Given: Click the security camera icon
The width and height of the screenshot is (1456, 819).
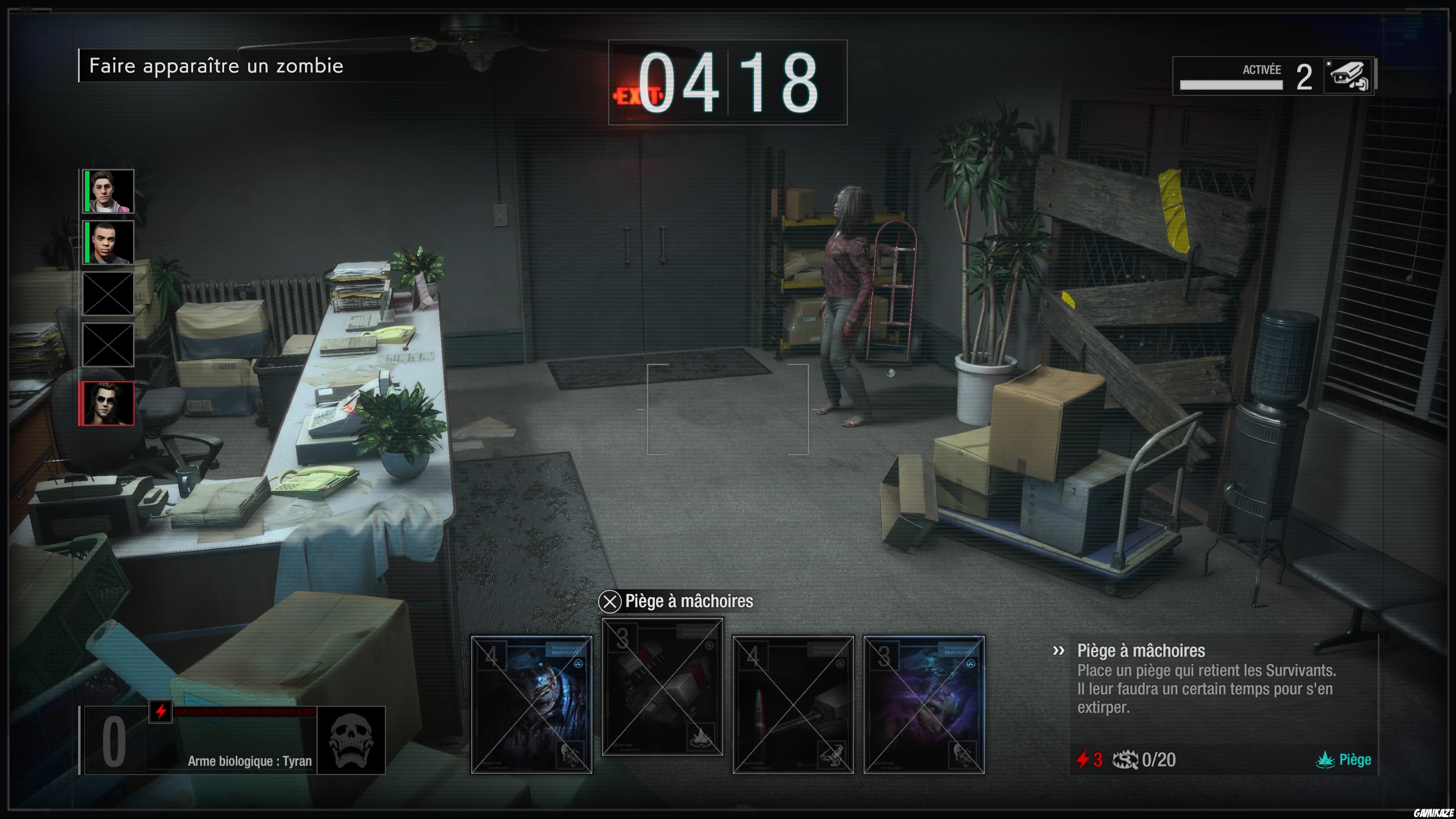Looking at the screenshot, I should coord(1348,76).
